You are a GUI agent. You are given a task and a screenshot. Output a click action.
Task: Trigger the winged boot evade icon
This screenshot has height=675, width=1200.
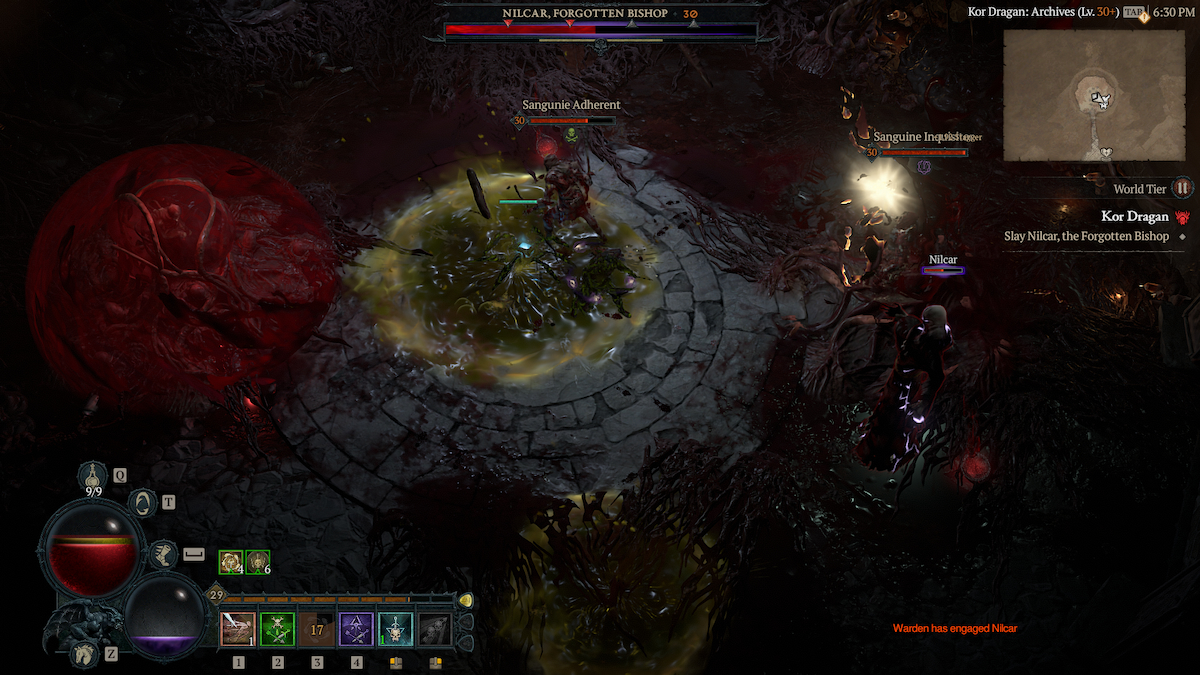[162, 552]
